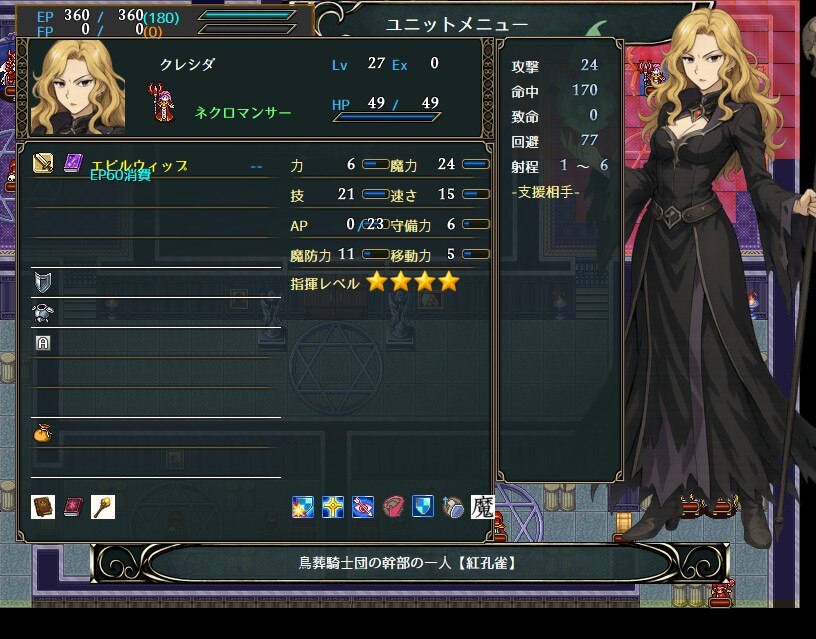Choose the golden staff weapon-type icon

(x=103, y=507)
